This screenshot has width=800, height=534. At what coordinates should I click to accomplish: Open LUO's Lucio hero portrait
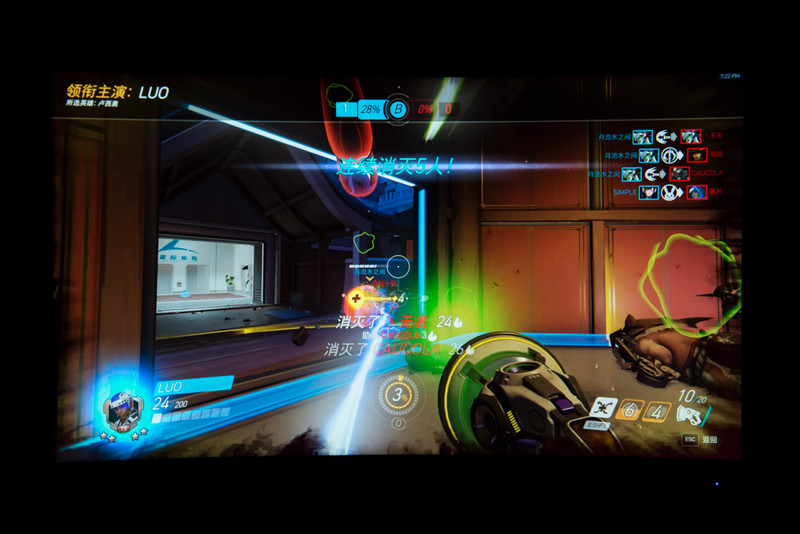123,410
